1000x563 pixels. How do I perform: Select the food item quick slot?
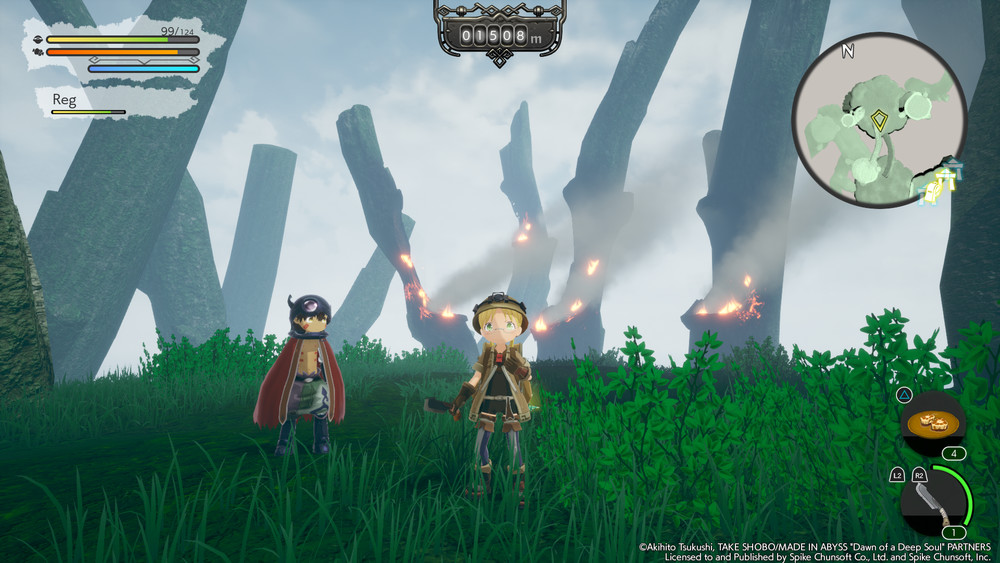click(x=932, y=422)
